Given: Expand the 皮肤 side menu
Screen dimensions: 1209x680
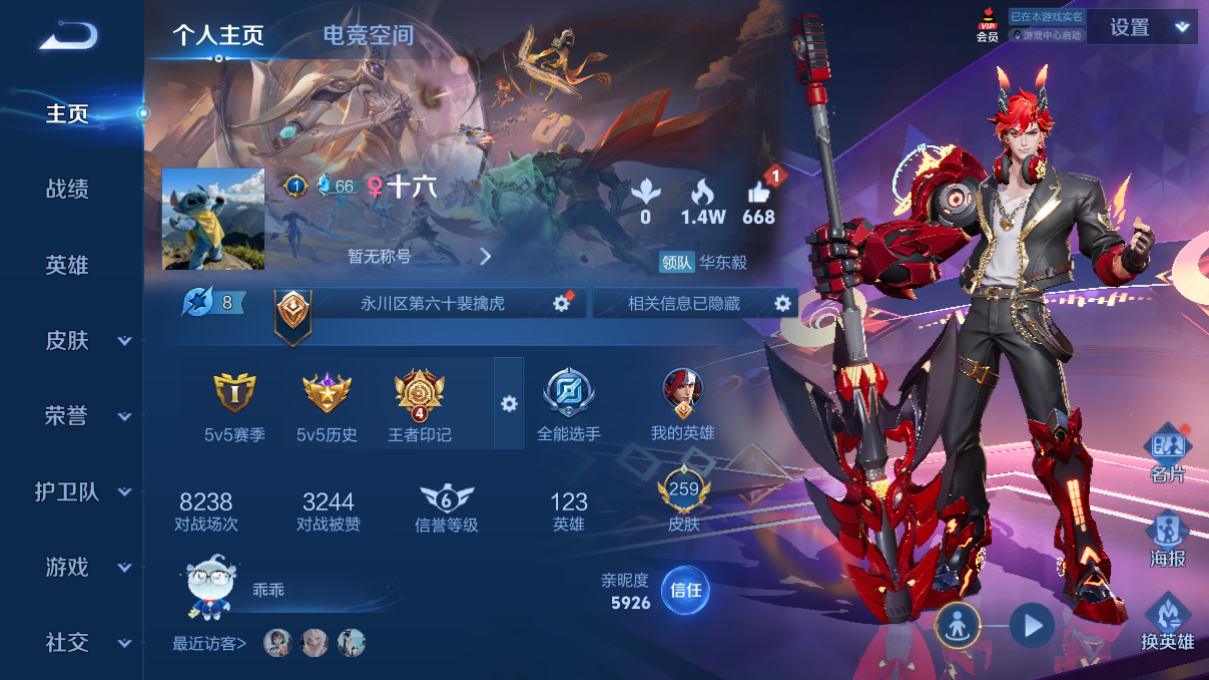Looking at the screenshot, I should tap(88, 341).
